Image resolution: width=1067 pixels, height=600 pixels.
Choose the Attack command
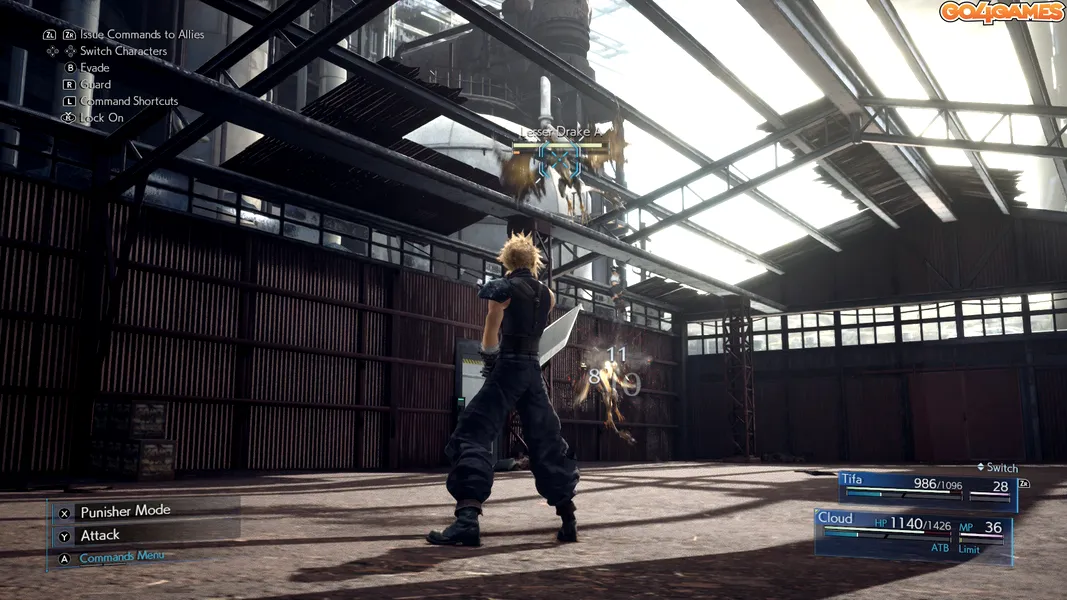click(x=100, y=535)
